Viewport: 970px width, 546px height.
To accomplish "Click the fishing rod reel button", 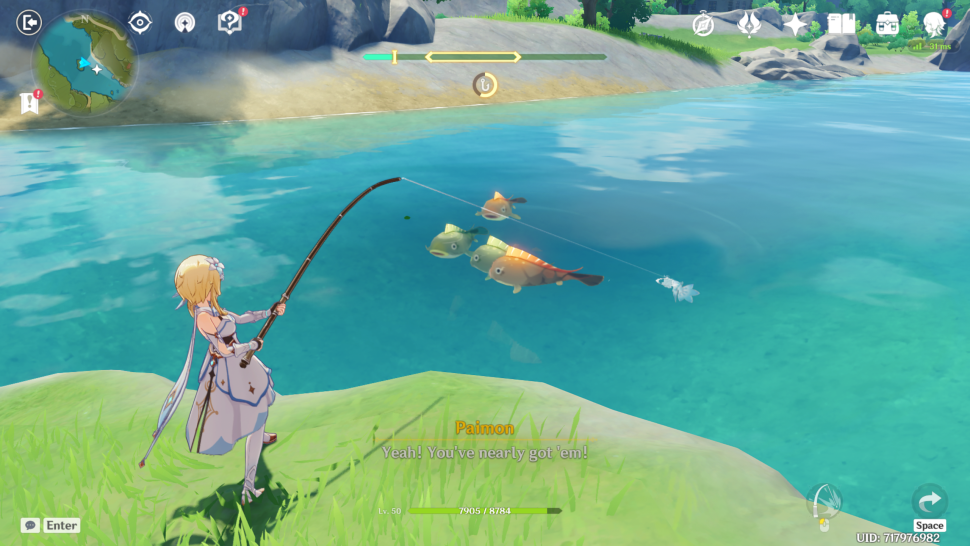I will click(x=824, y=502).
